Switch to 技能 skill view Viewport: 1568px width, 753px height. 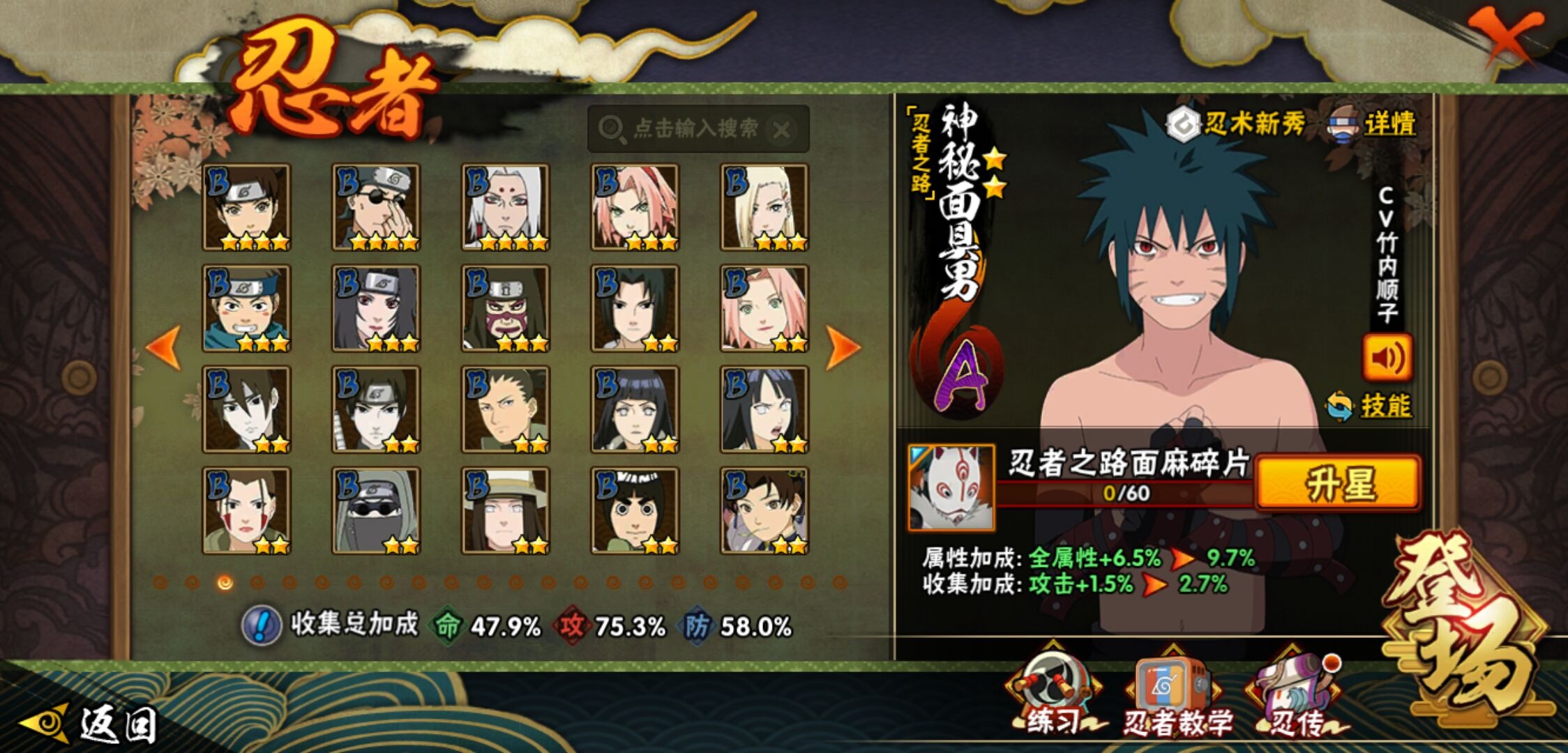(x=1370, y=406)
